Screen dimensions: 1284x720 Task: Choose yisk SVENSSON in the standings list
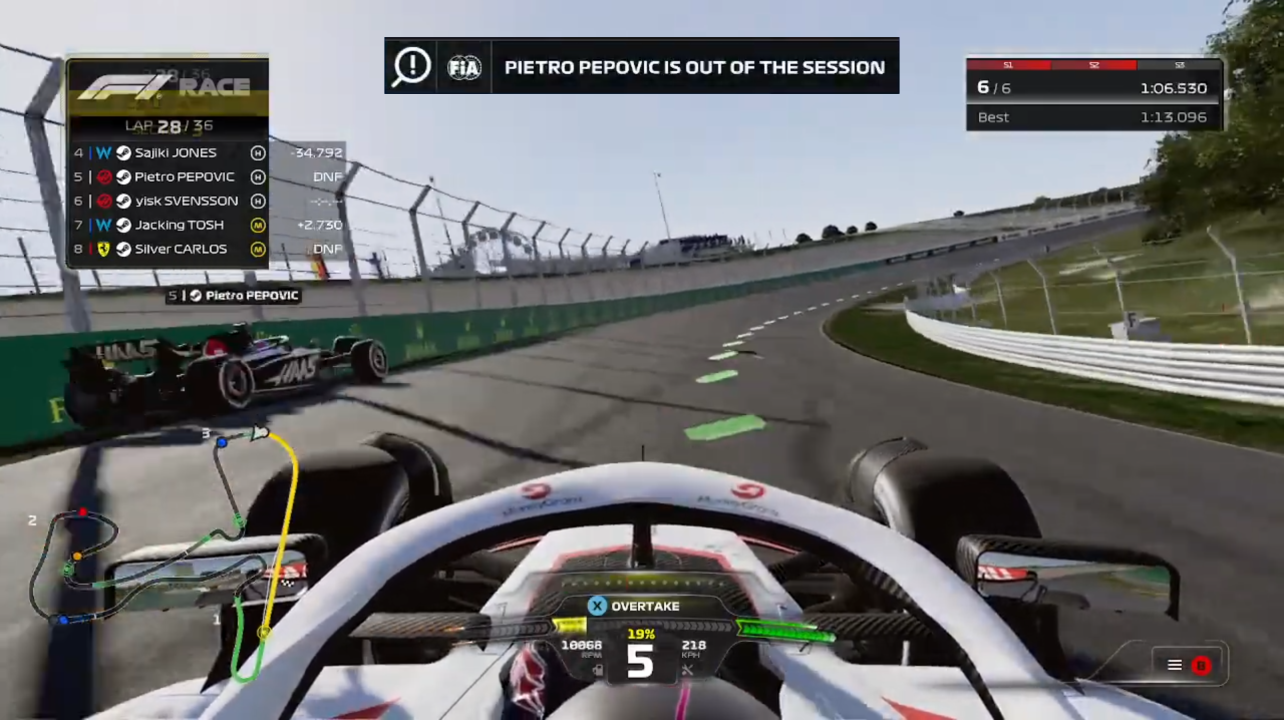(186, 201)
